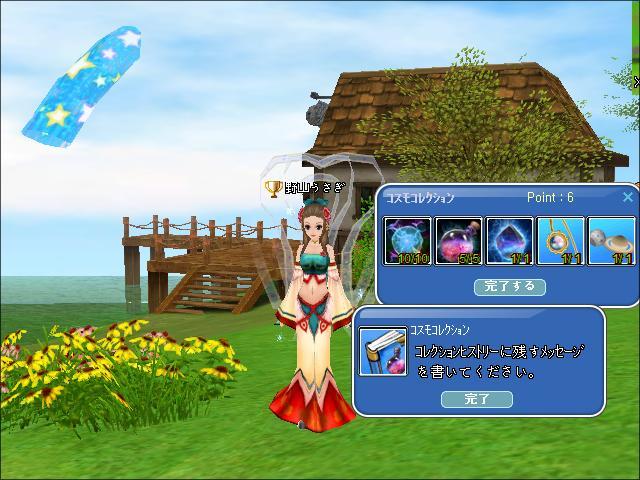Select the pink potion flask item (5/5)
The height and width of the screenshot is (480, 640).
pyautogui.click(x=459, y=241)
